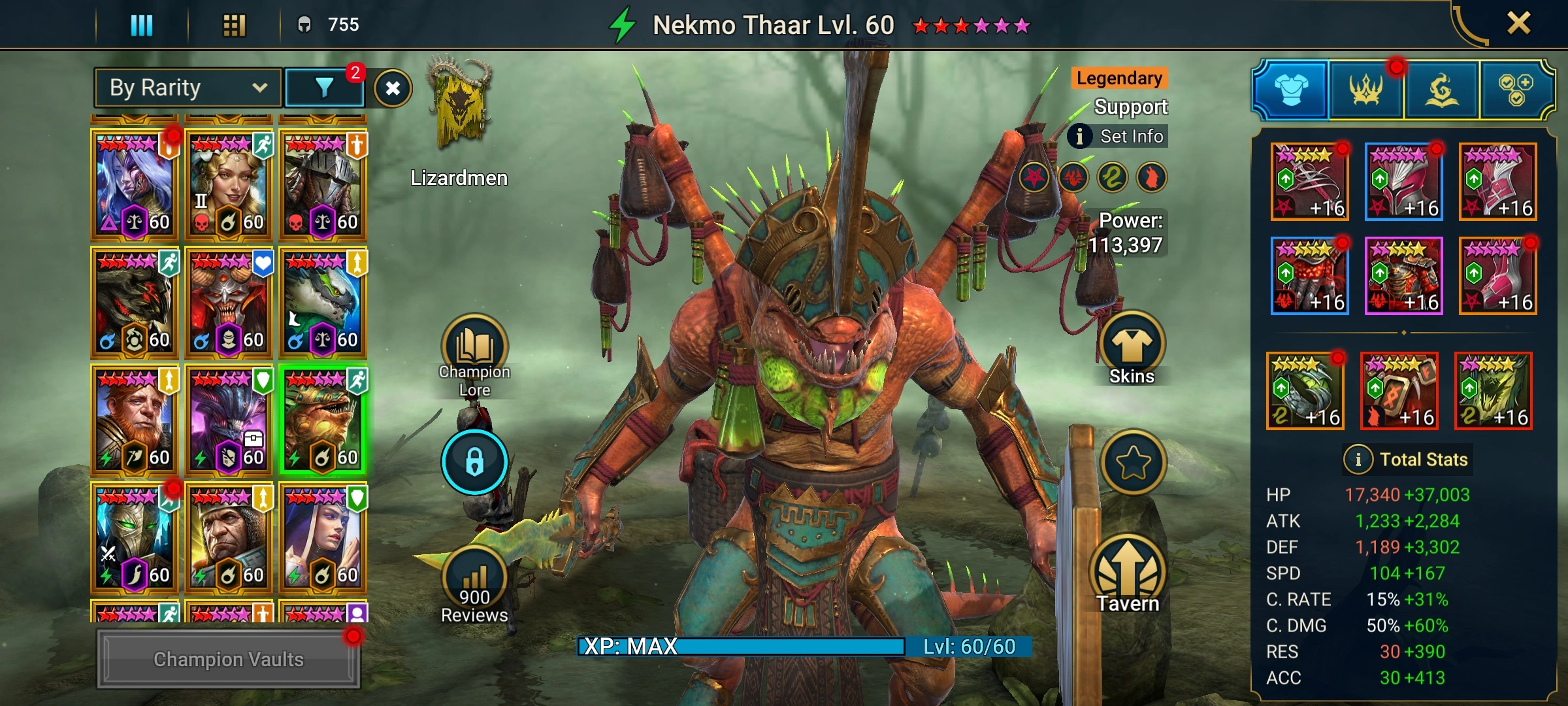Open the By Rarity sort dropdown
This screenshot has width=1568, height=706.
(x=188, y=88)
